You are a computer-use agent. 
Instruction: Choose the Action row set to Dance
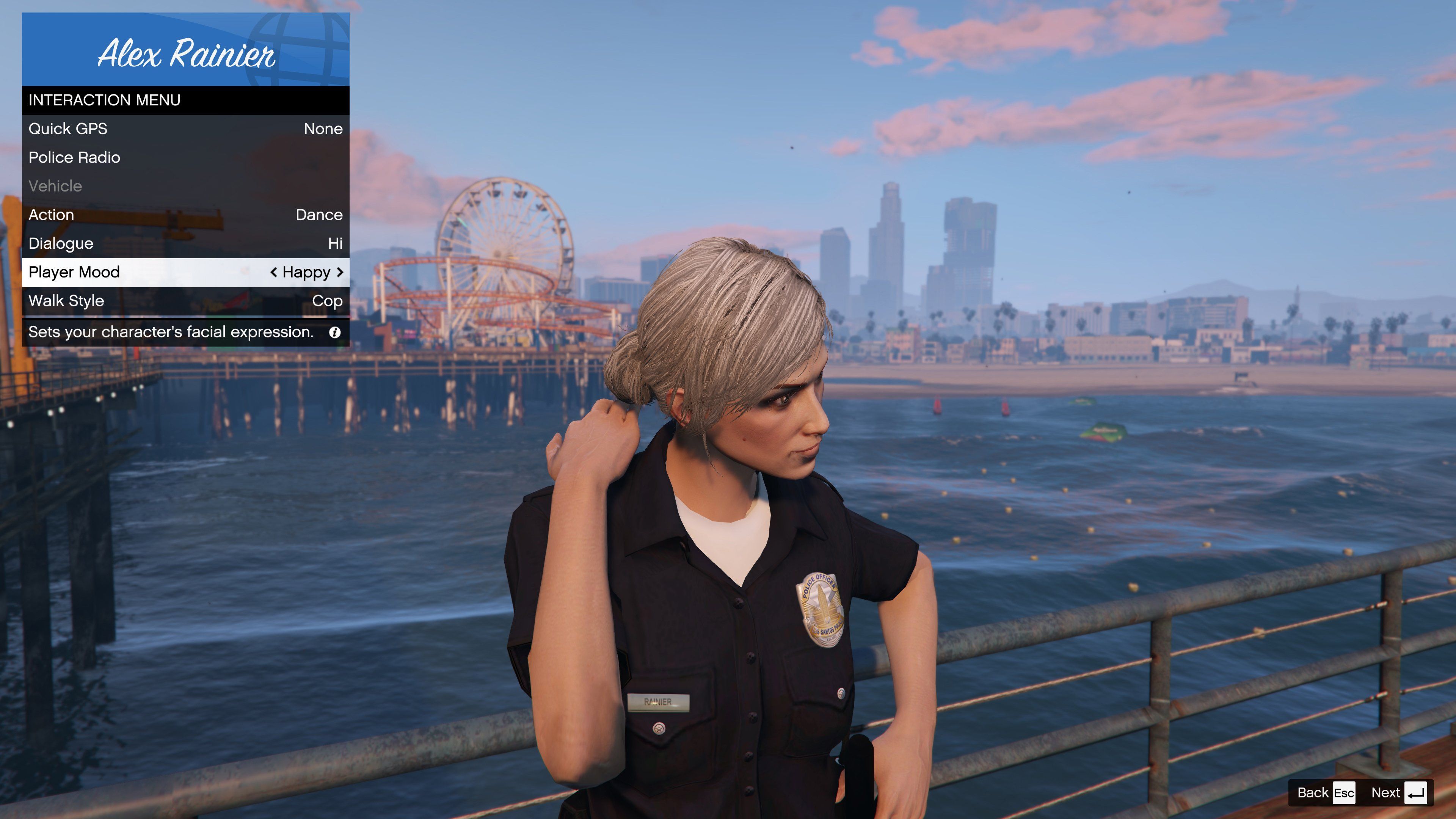pos(185,215)
